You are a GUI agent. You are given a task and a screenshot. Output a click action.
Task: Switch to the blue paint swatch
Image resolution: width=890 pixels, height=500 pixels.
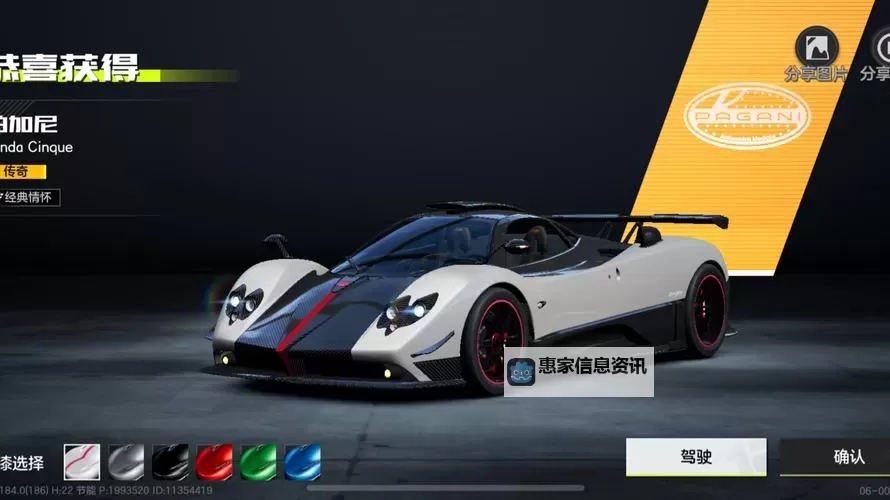302,462
